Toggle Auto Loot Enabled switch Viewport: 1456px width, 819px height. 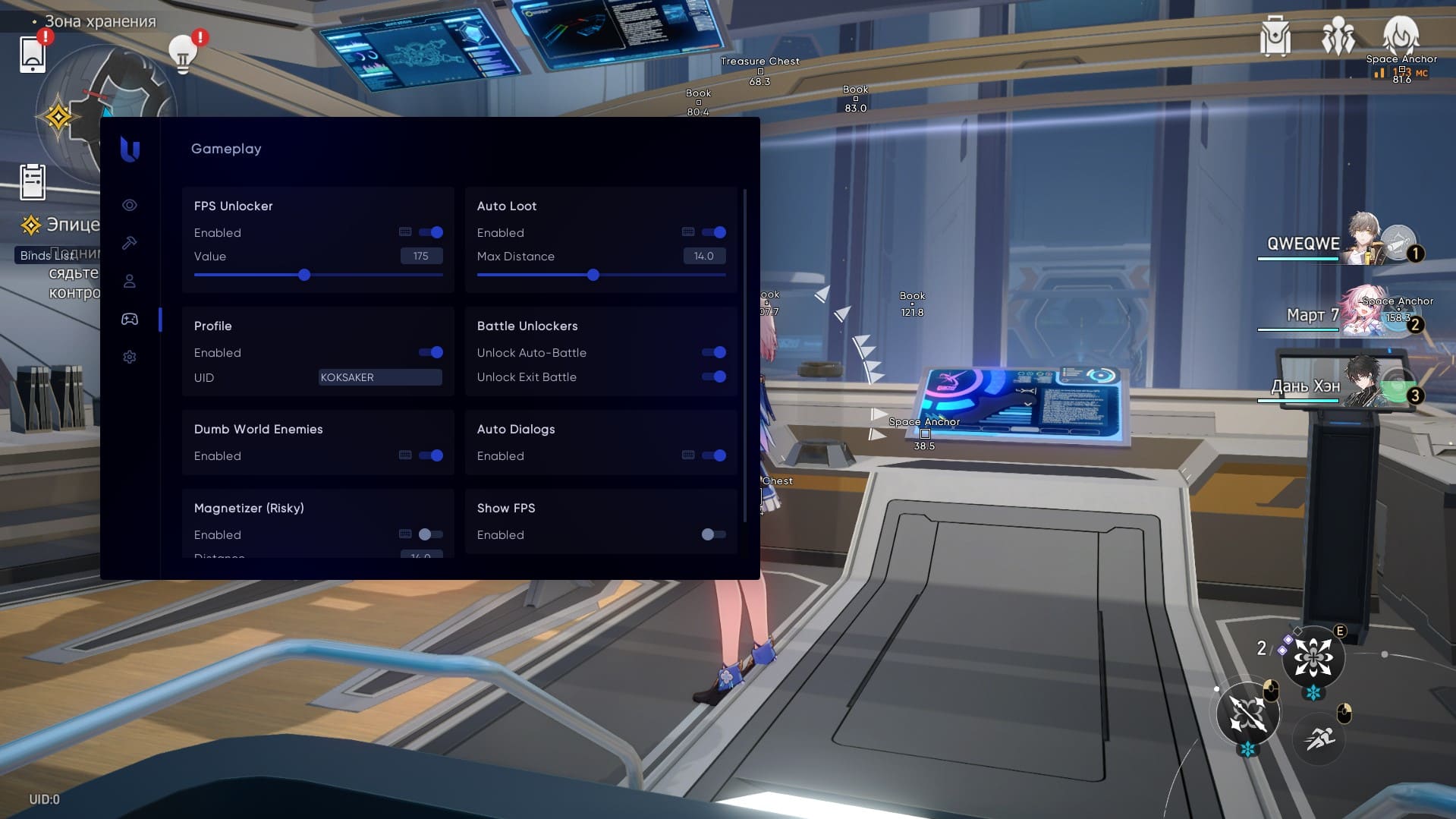pyautogui.click(x=714, y=232)
